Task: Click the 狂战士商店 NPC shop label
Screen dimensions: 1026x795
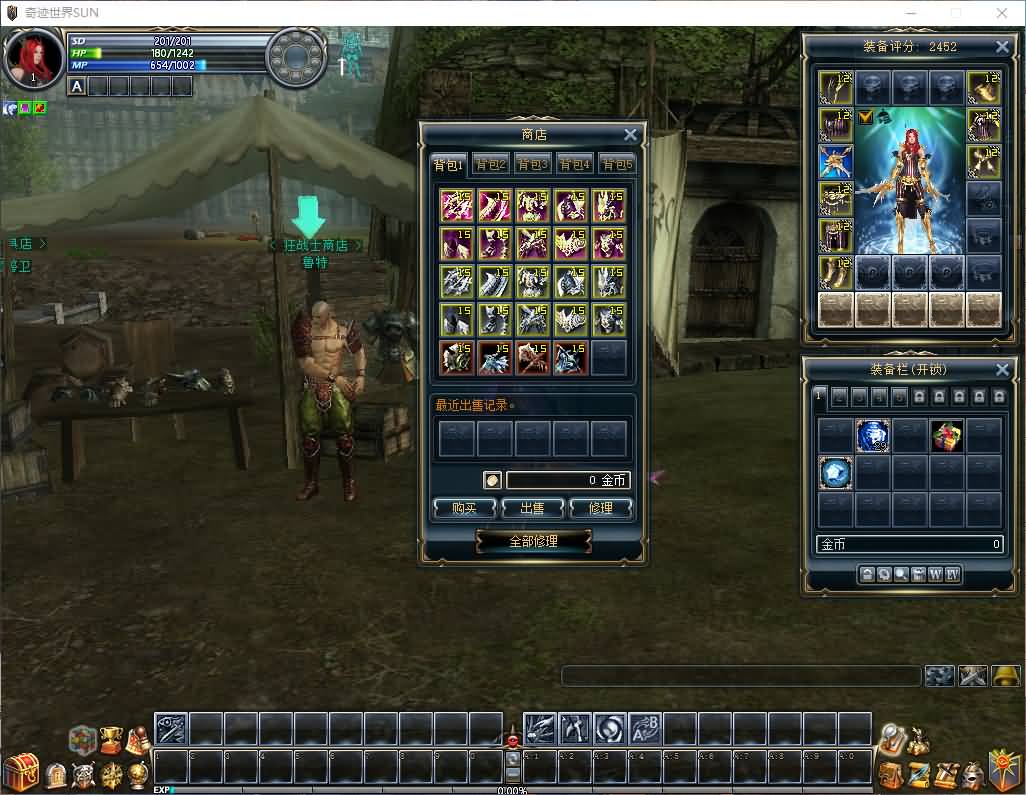Action: 315,245
